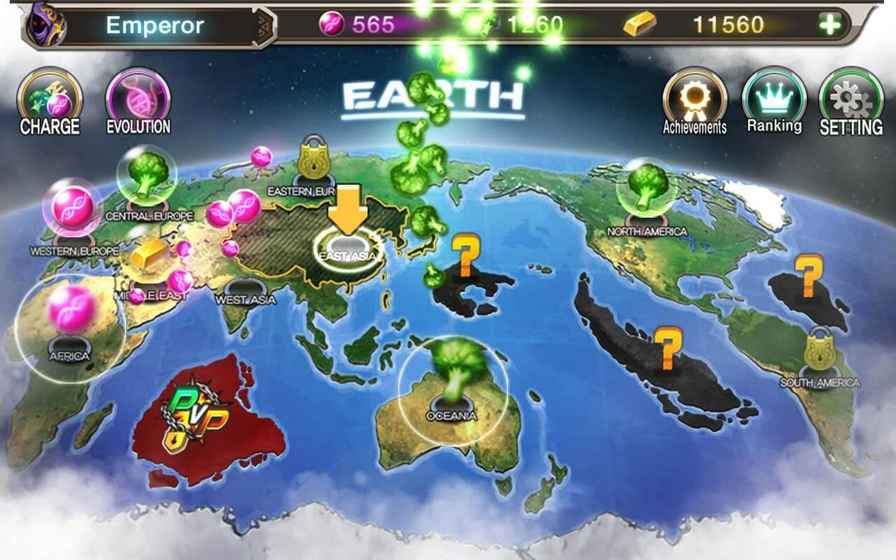The height and width of the screenshot is (560, 896).
Task: Select the East Asia region marker
Action: 347,247
